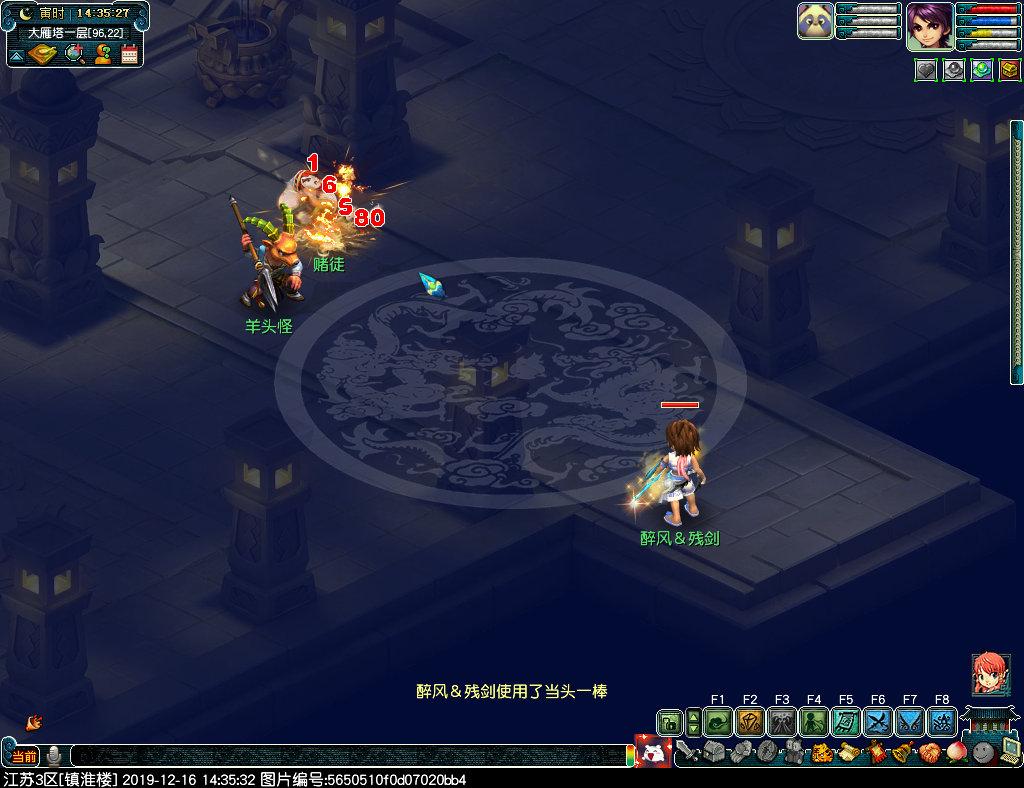Use the F8 blue skill icon
This screenshot has width=1024, height=788.
coord(942,721)
